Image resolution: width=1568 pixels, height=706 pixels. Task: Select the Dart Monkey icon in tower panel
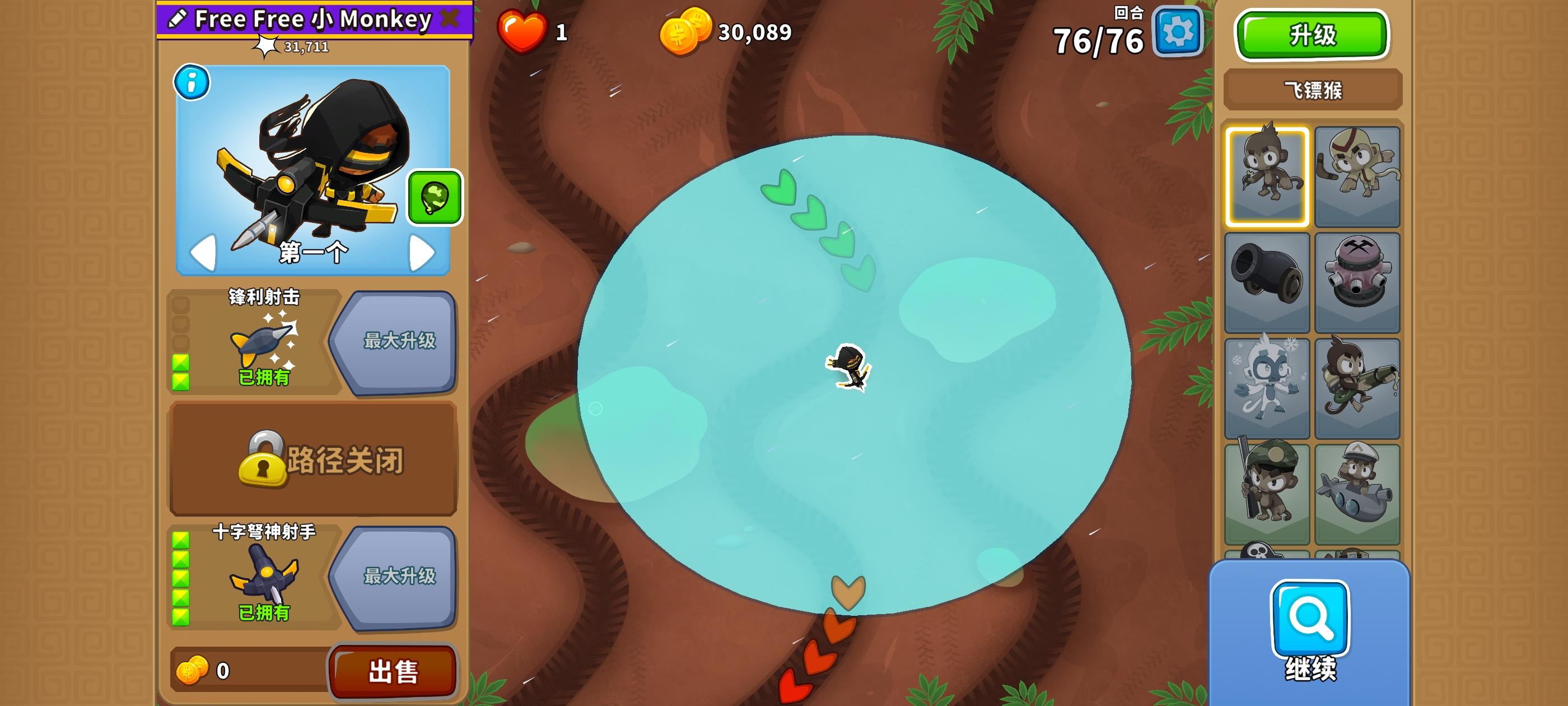pyautogui.click(x=1267, y=175)
